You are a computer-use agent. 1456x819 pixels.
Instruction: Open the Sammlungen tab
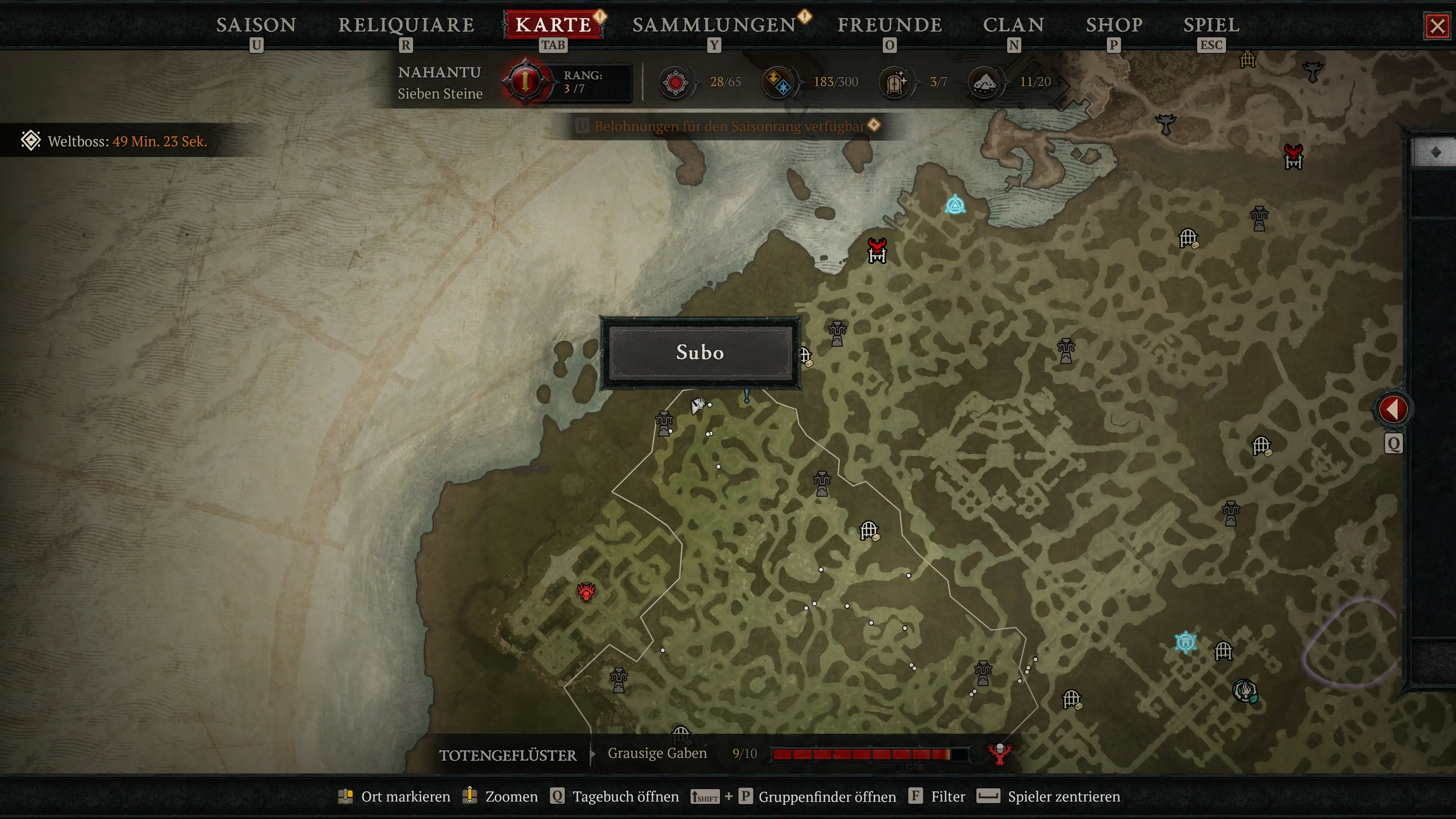[x=714, y=25]
